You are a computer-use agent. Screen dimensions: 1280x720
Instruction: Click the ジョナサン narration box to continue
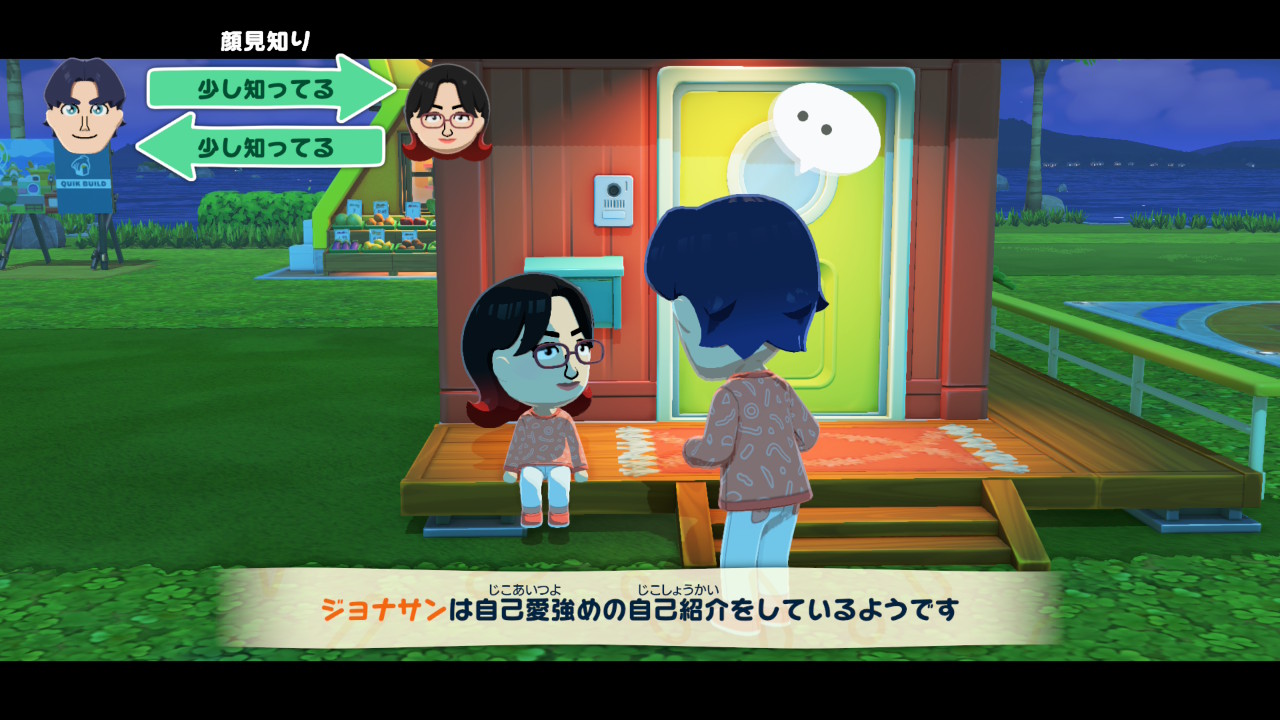pyautogui.click(x=640, y=609)
